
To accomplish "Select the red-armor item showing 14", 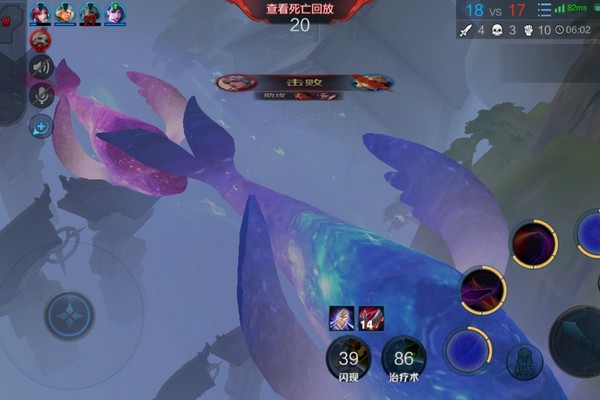I will tap(372, 319).
